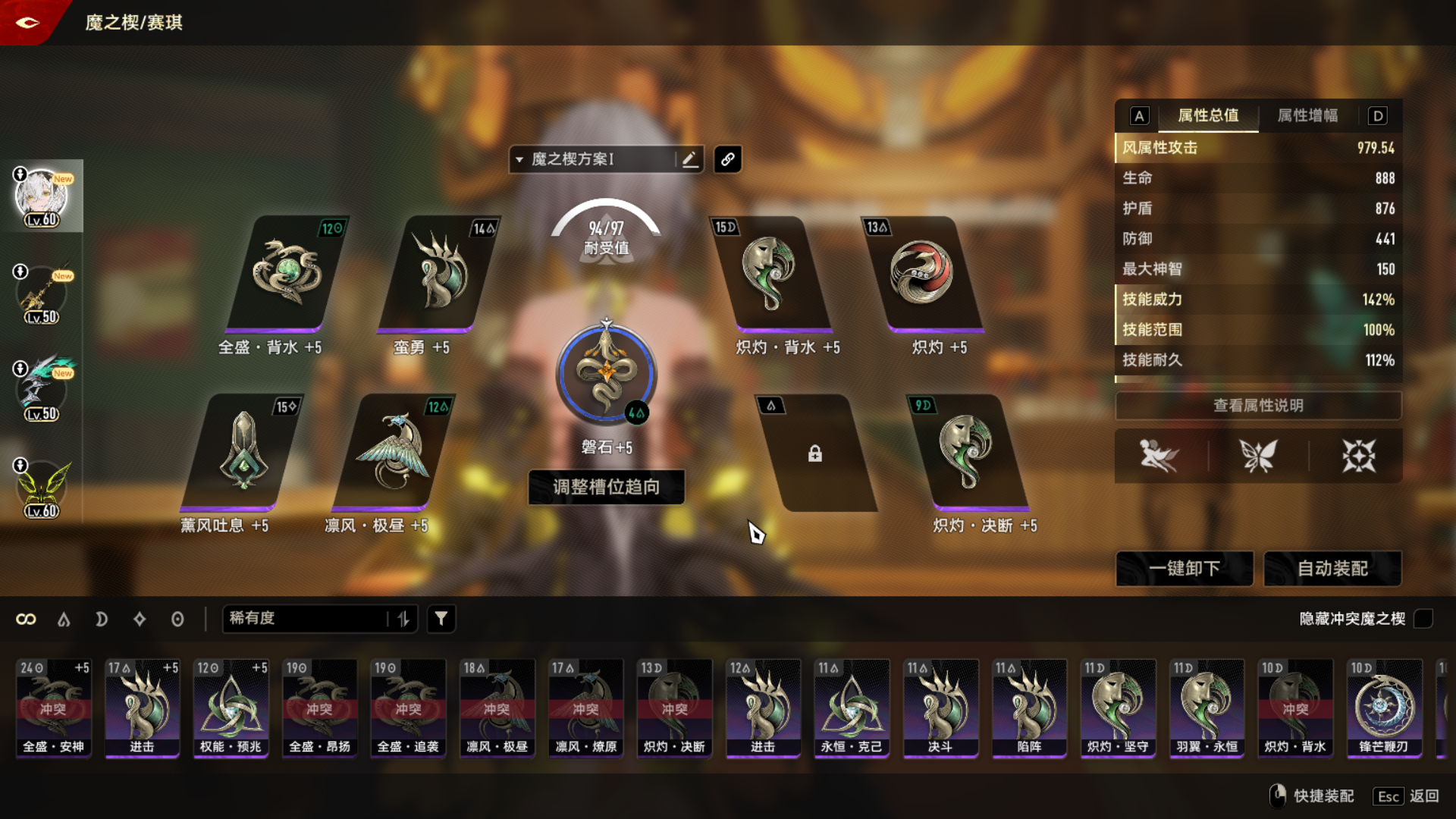Rename the preset with the pencil icon
This screenshot has height=819, width=1456.
pos(689,159)
